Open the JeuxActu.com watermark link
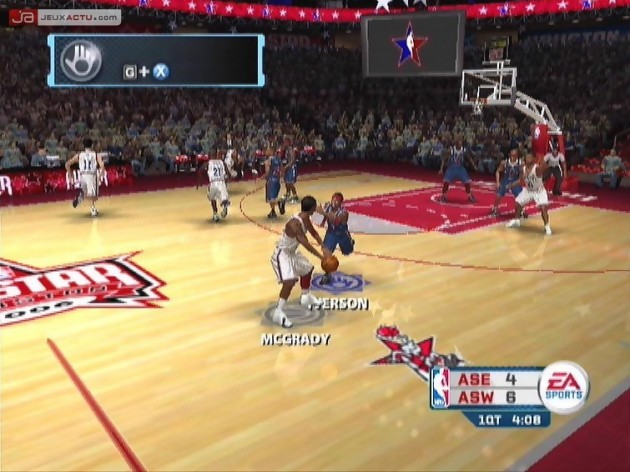The image size is (630, 472). click(64, 17)
